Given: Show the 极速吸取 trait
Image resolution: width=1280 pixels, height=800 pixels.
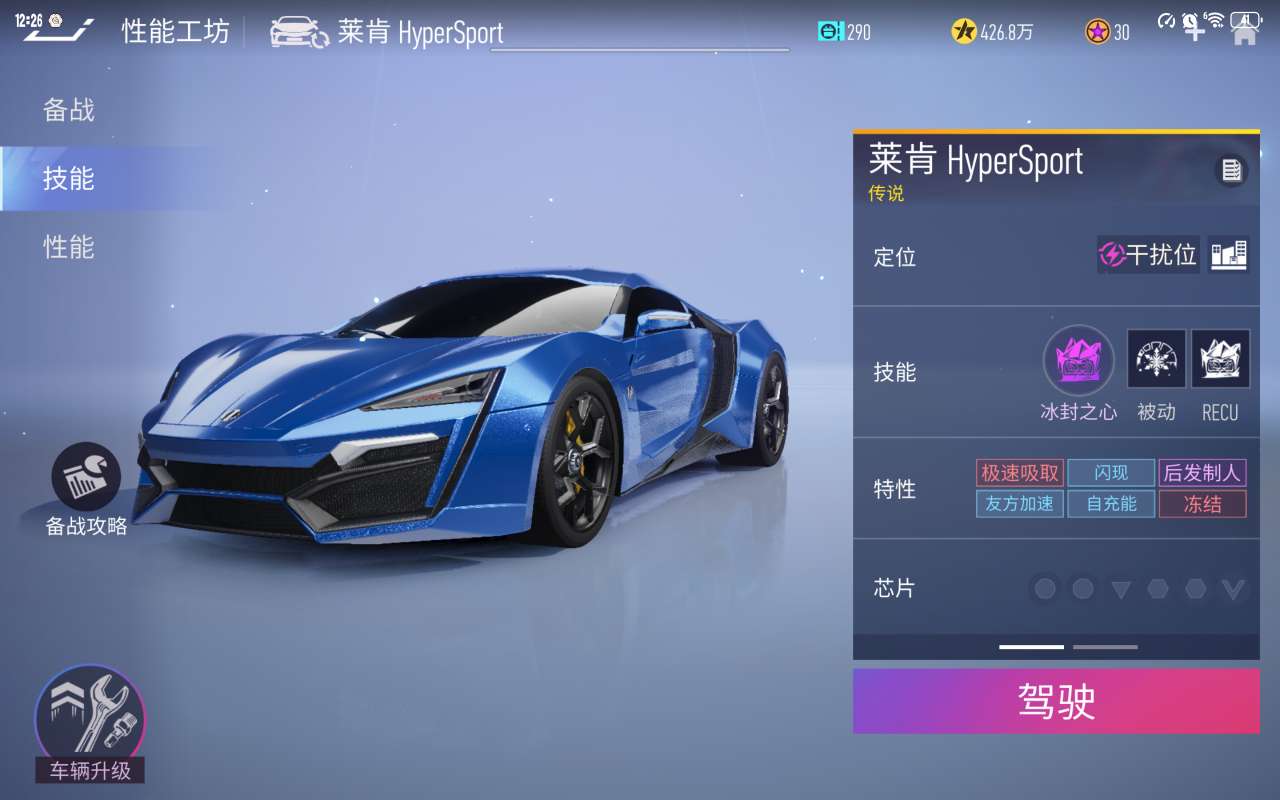Looking at the screenshot, I should [1019, 473].
